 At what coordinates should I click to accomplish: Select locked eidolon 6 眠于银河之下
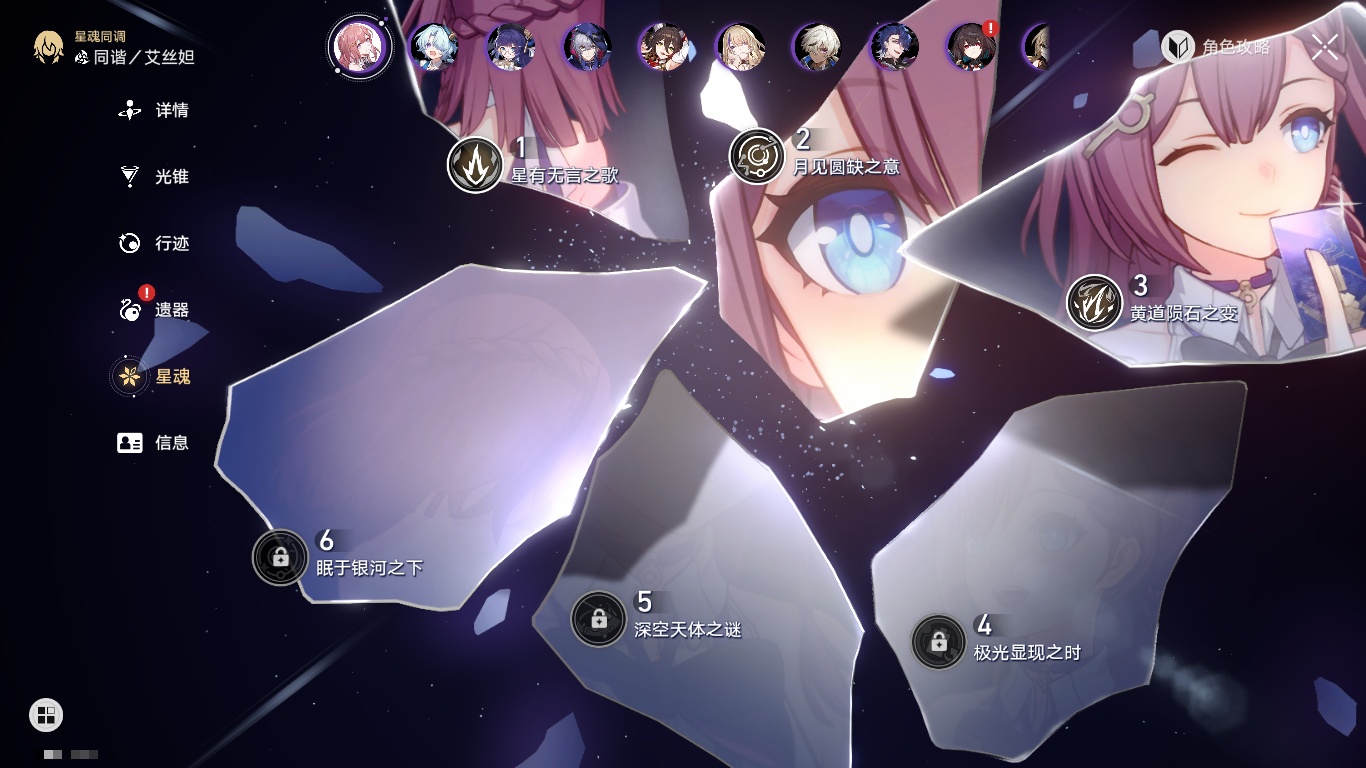pos(280,557)
